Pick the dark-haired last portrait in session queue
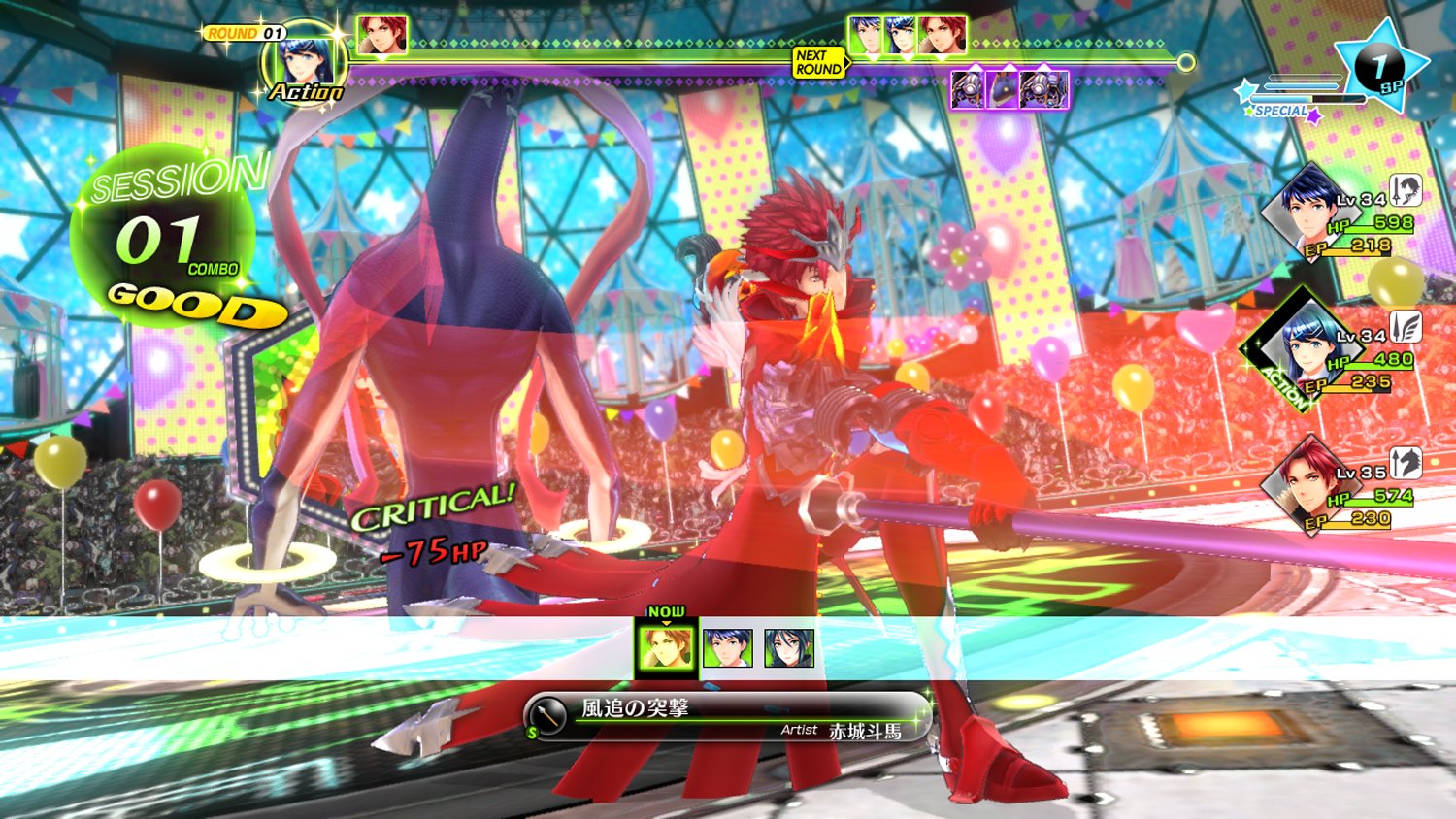The height and width of the screenshot is (819, 1456). tap(788, 648)
